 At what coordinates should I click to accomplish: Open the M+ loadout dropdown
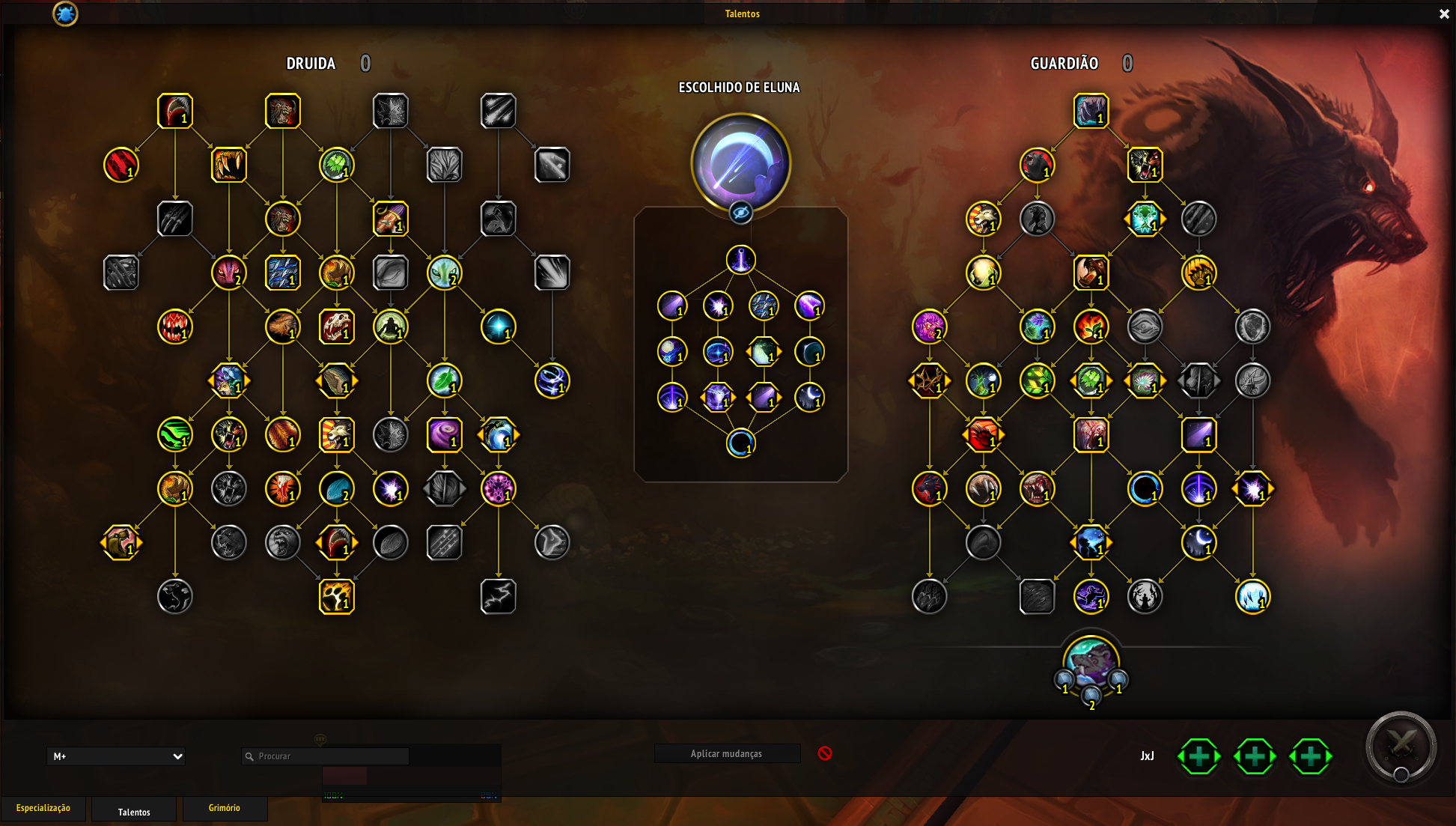coord(116,756)
